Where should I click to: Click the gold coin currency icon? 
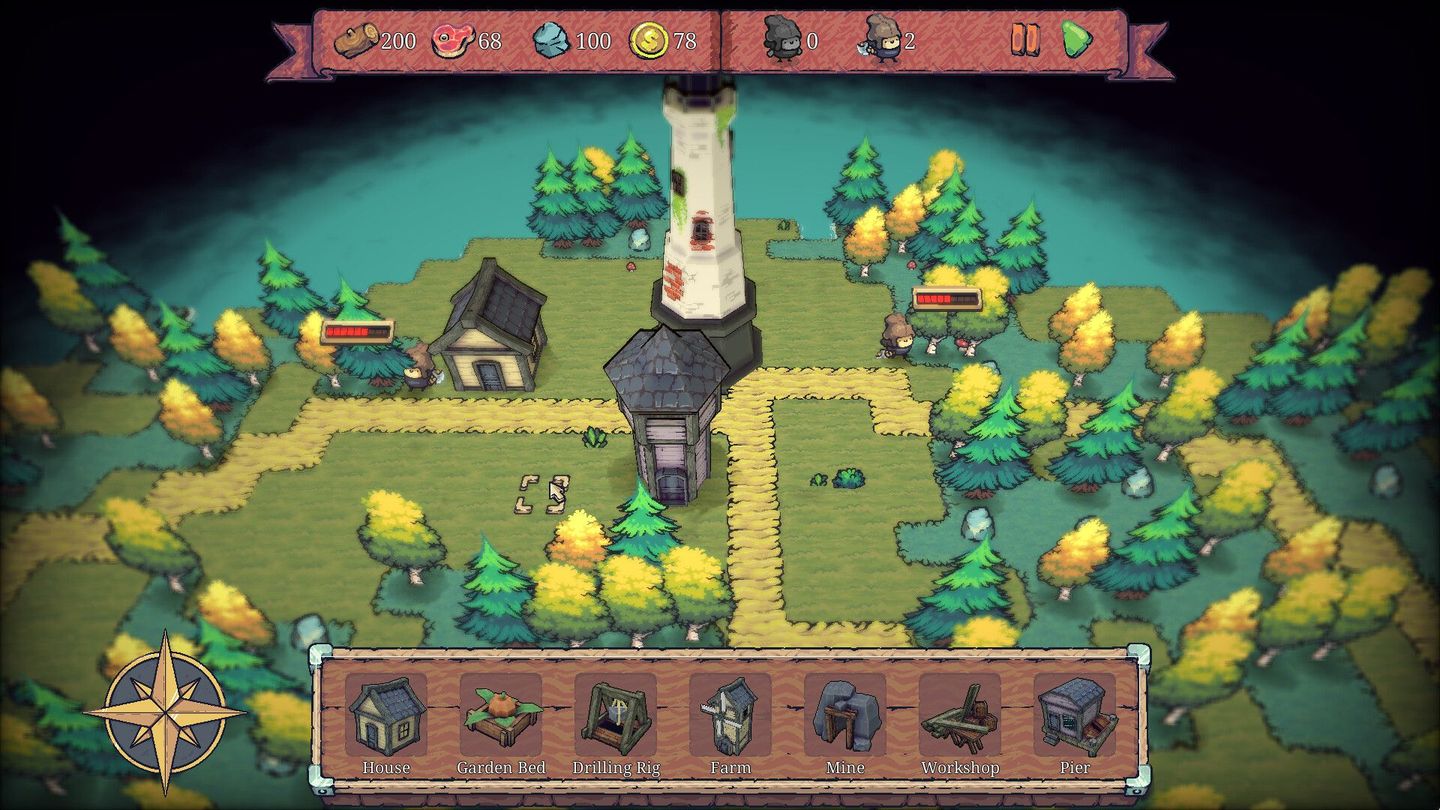point(650,40)
